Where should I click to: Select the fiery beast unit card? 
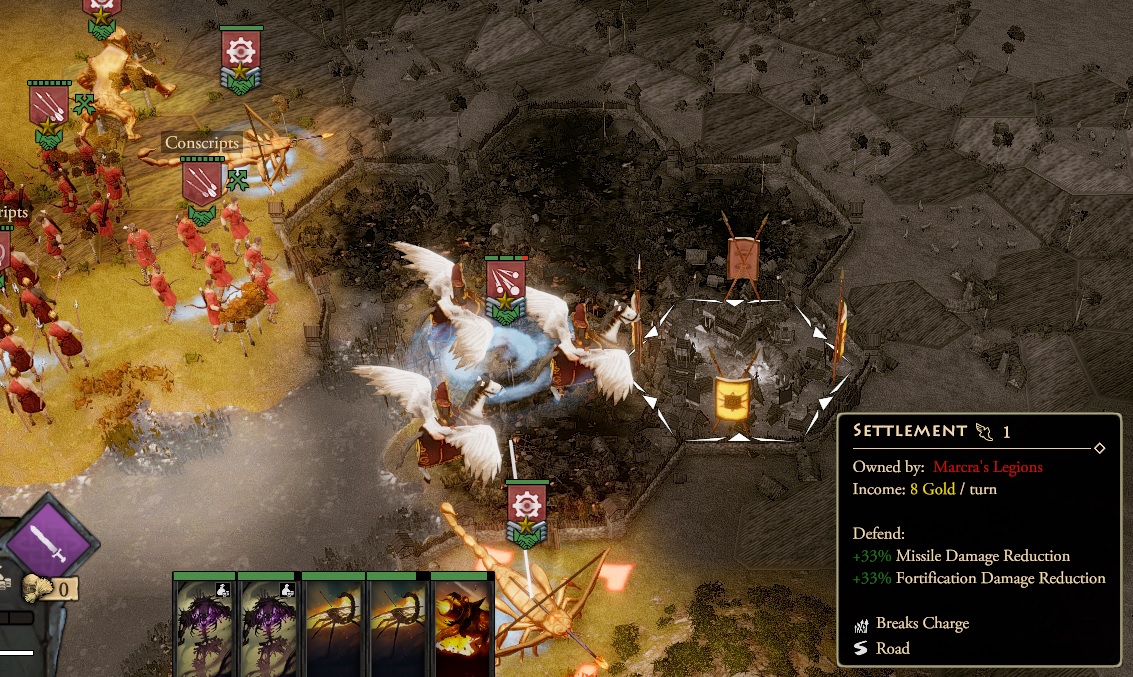pyautogui.click(x=463, y=626)
